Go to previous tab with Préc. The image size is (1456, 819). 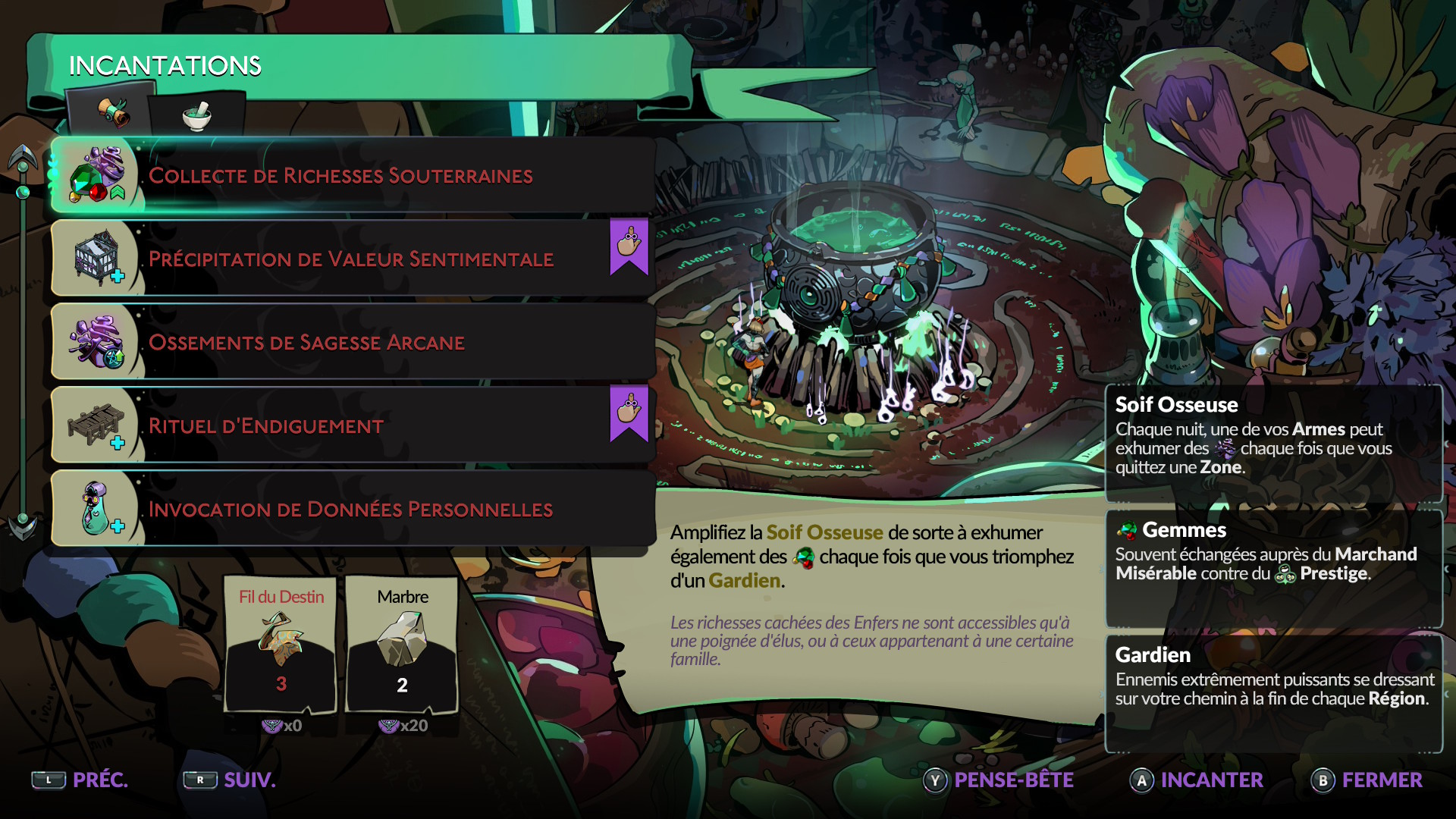(x=80, y=780)
